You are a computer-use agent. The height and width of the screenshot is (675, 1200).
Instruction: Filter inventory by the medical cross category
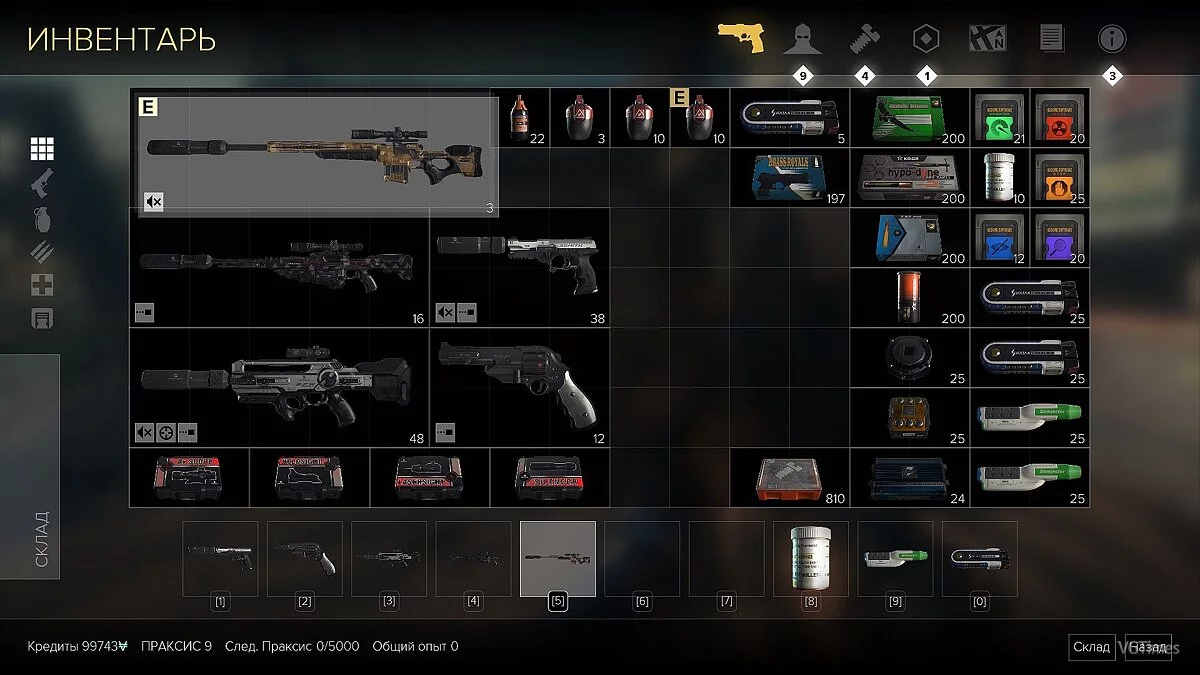pos(42,285)
